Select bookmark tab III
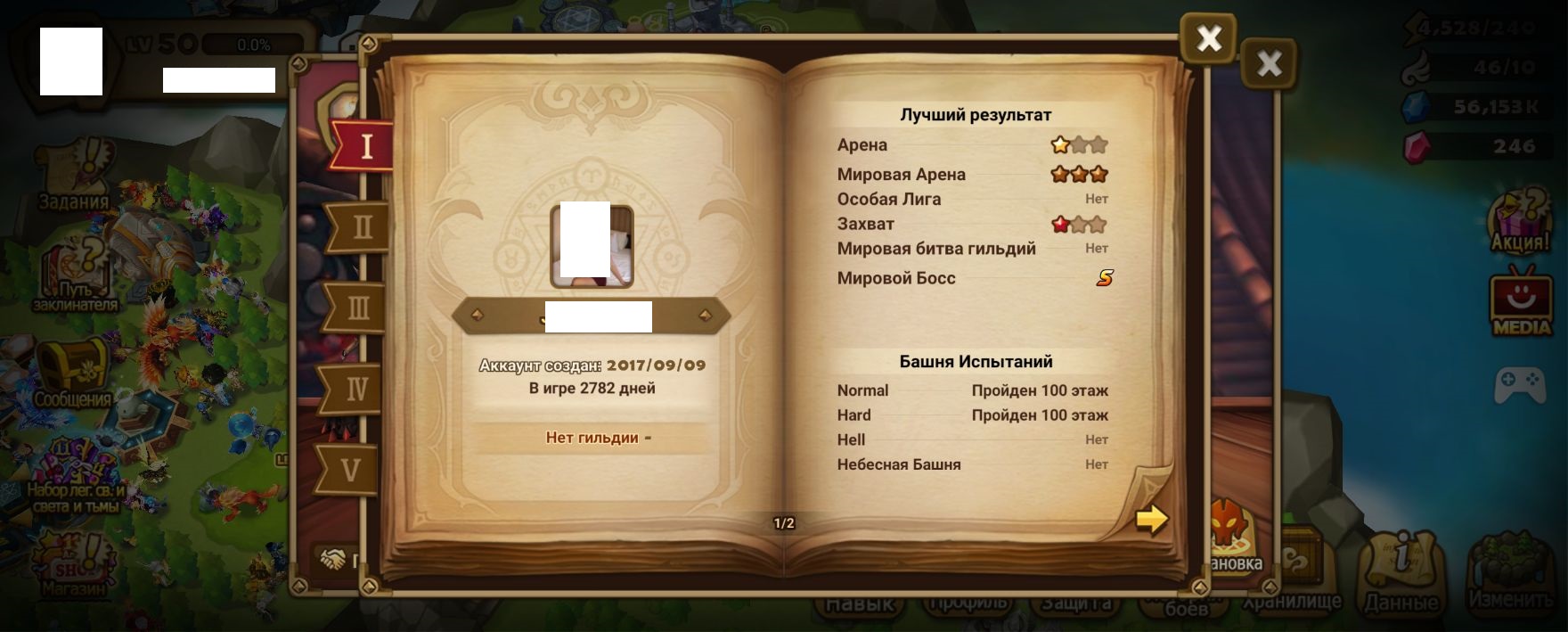Image resolution: width=1568 pixels, height=632 pixels. [357, 308]
